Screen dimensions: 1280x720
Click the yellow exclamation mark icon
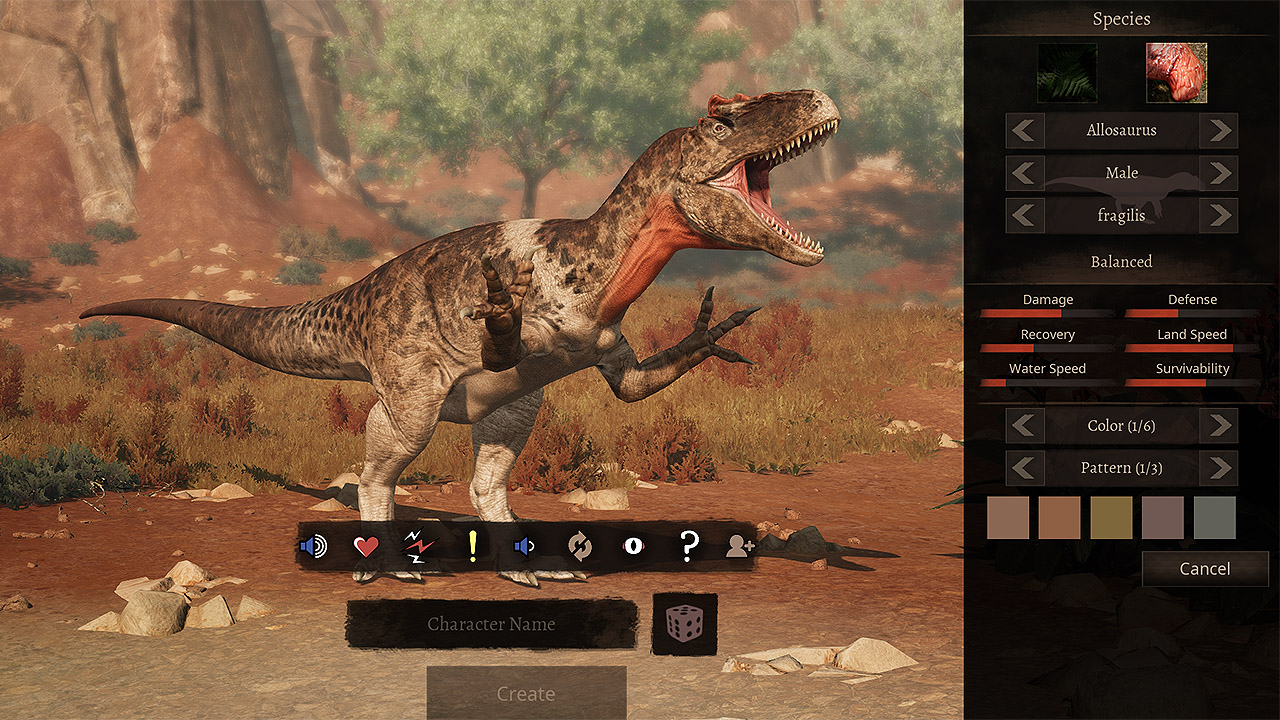point(472,546)
